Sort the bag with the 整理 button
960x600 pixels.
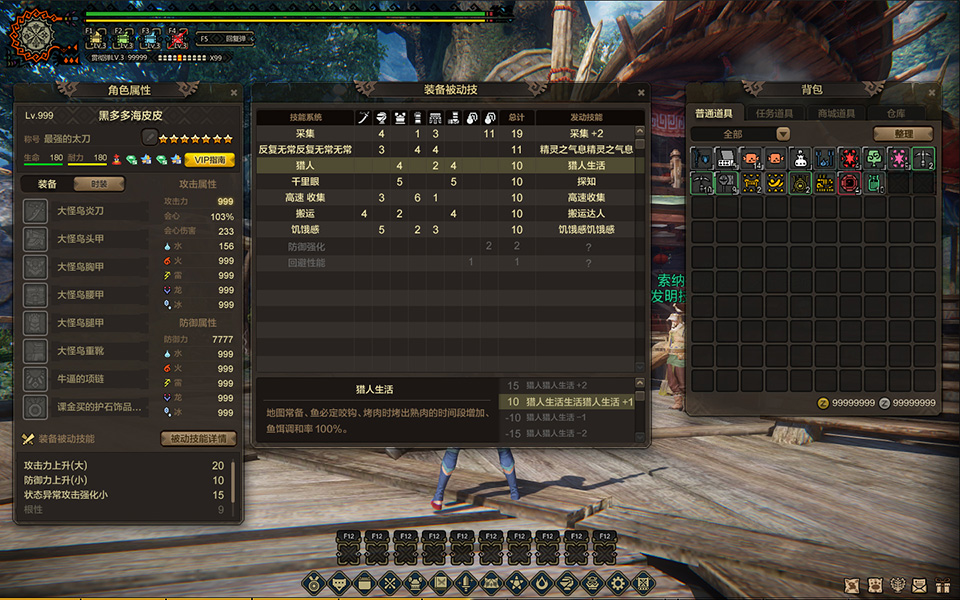pyautogui.click(x=902, y=134)
